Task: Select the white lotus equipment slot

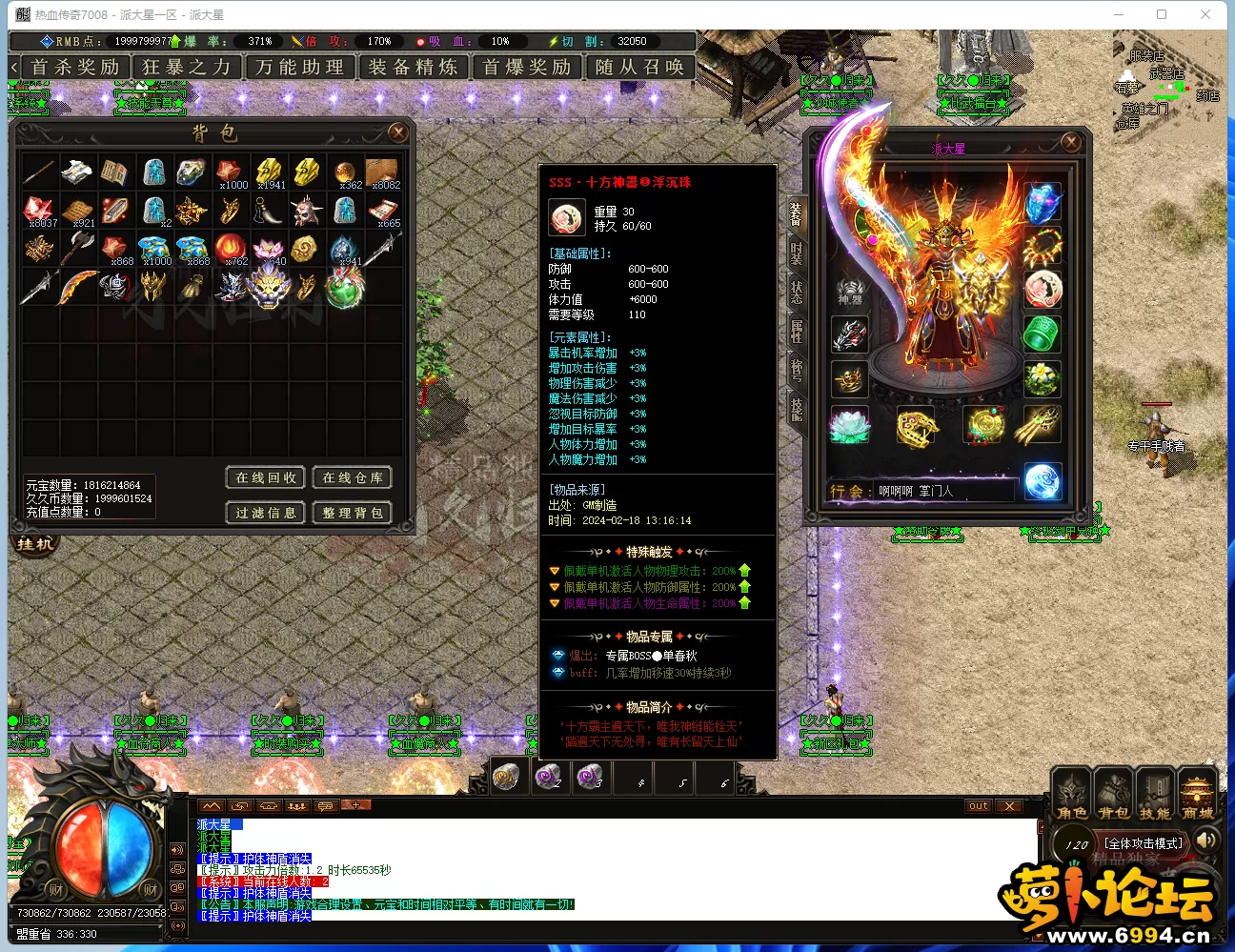Action: click(x=848, y=425)
